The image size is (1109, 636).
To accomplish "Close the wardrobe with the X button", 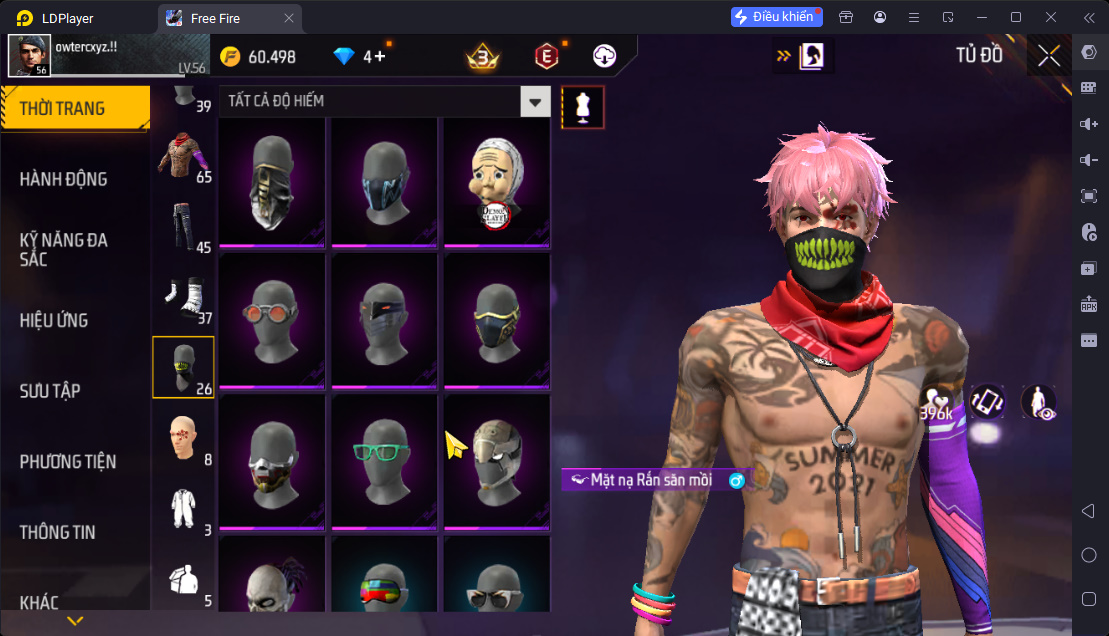I will (x=1048, y=56).
